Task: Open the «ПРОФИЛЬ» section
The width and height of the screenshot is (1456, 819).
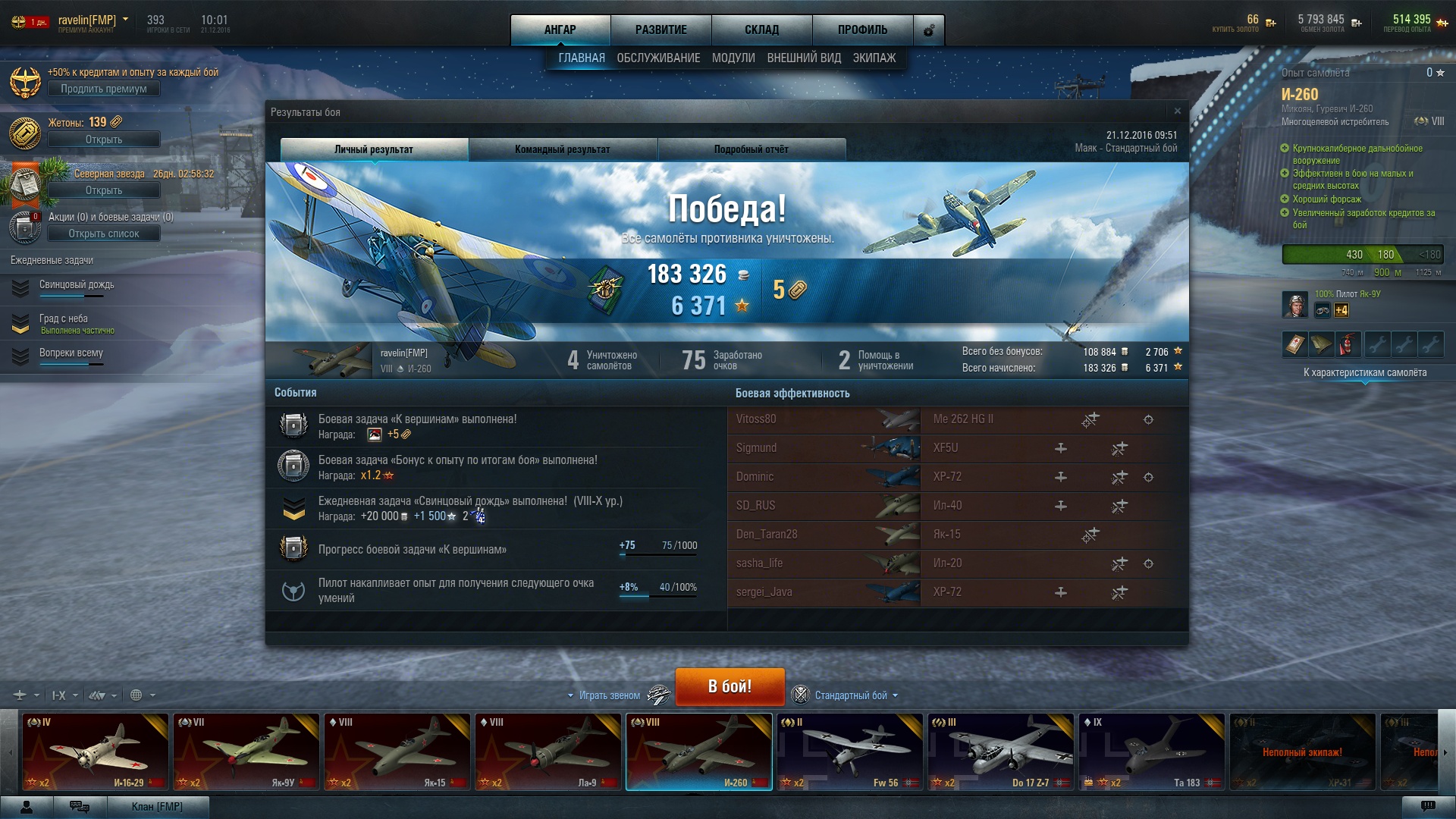Action: [862, 30]
